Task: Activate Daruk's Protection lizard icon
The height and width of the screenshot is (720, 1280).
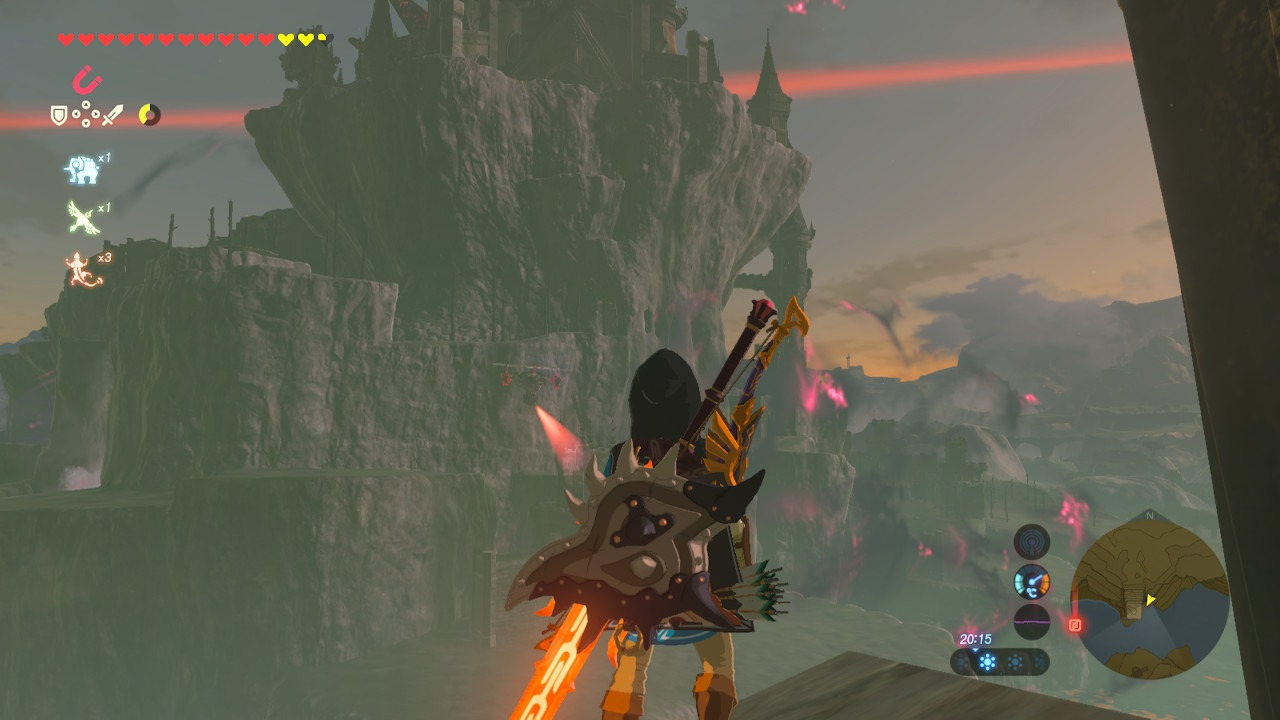Action: point(84,269)
